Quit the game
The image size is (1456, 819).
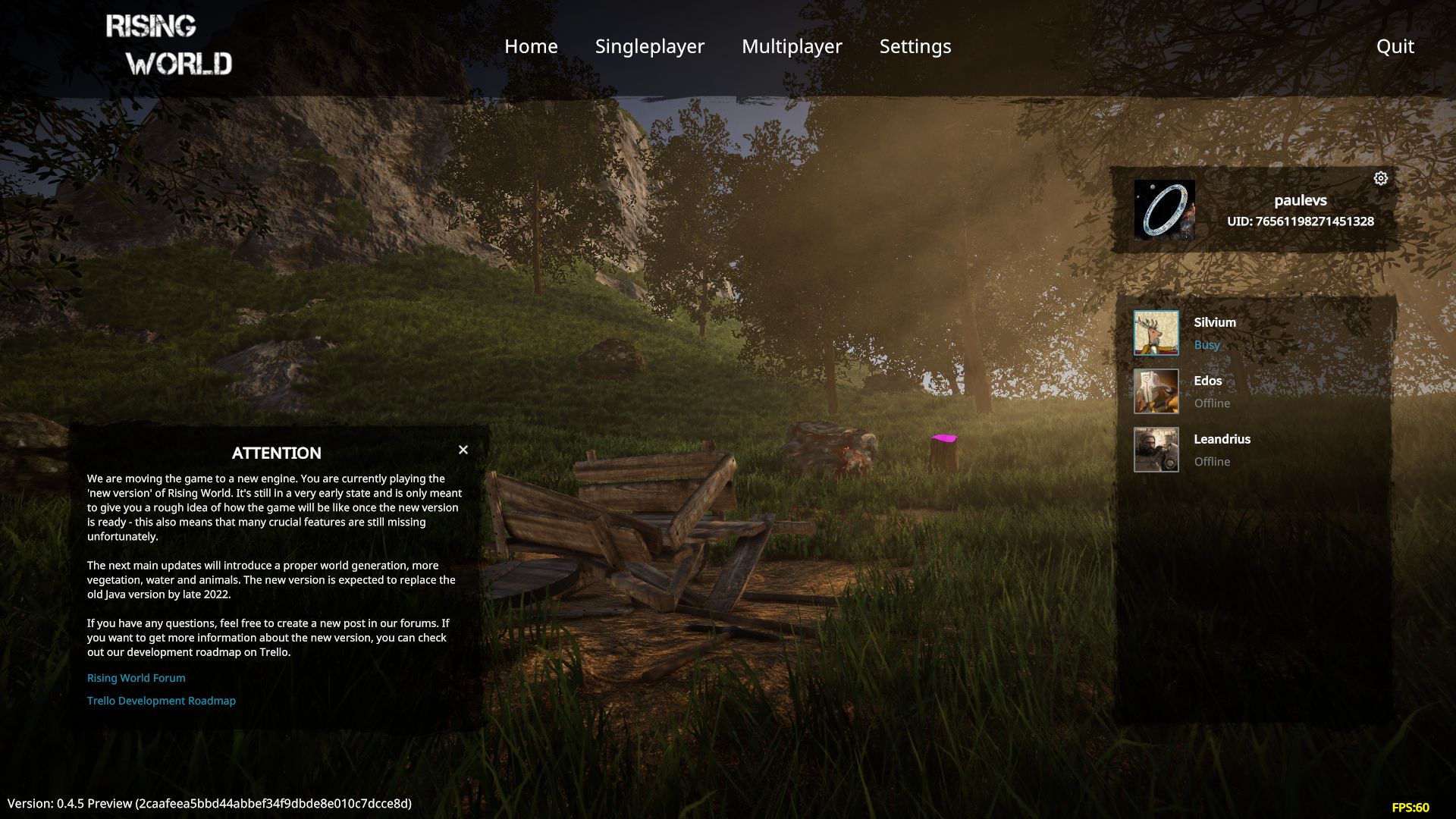click(1395, 46)
